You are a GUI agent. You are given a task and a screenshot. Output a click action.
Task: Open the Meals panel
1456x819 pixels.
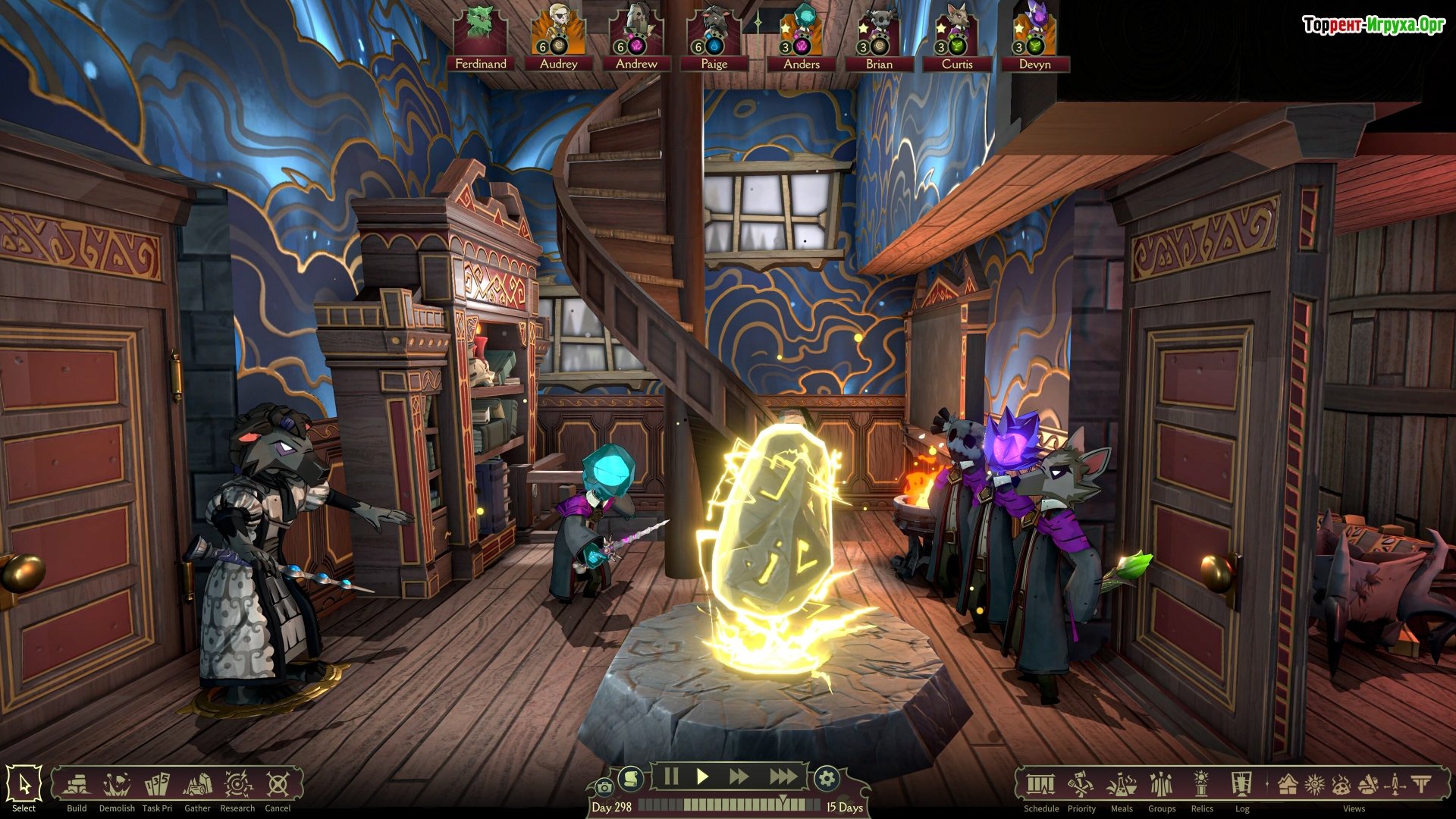1122,786
